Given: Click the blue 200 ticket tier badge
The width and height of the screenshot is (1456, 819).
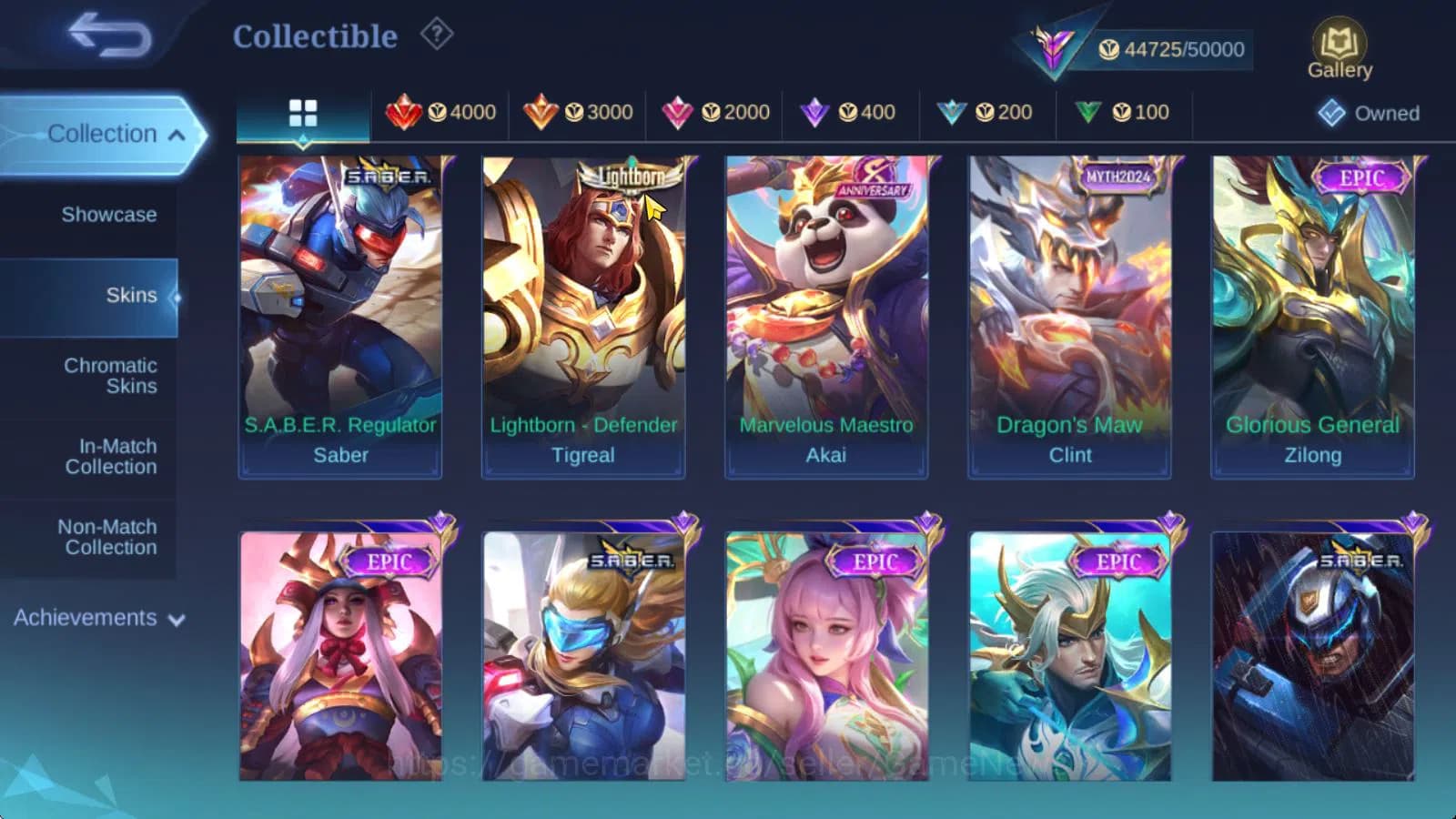Looking at the screenshot, I should click(x=986, y=113).
